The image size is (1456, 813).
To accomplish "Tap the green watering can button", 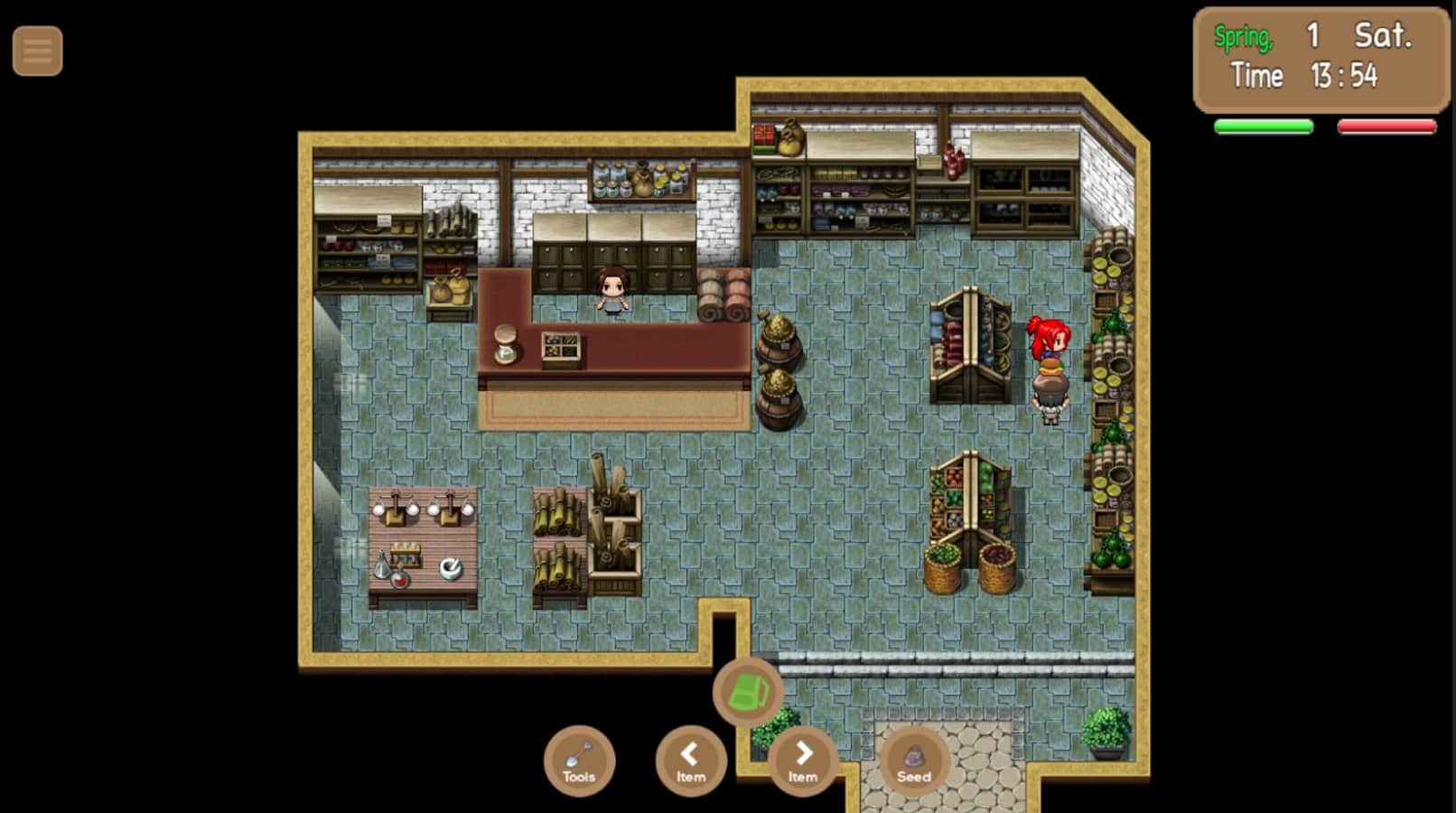I will tap(748, 693).
